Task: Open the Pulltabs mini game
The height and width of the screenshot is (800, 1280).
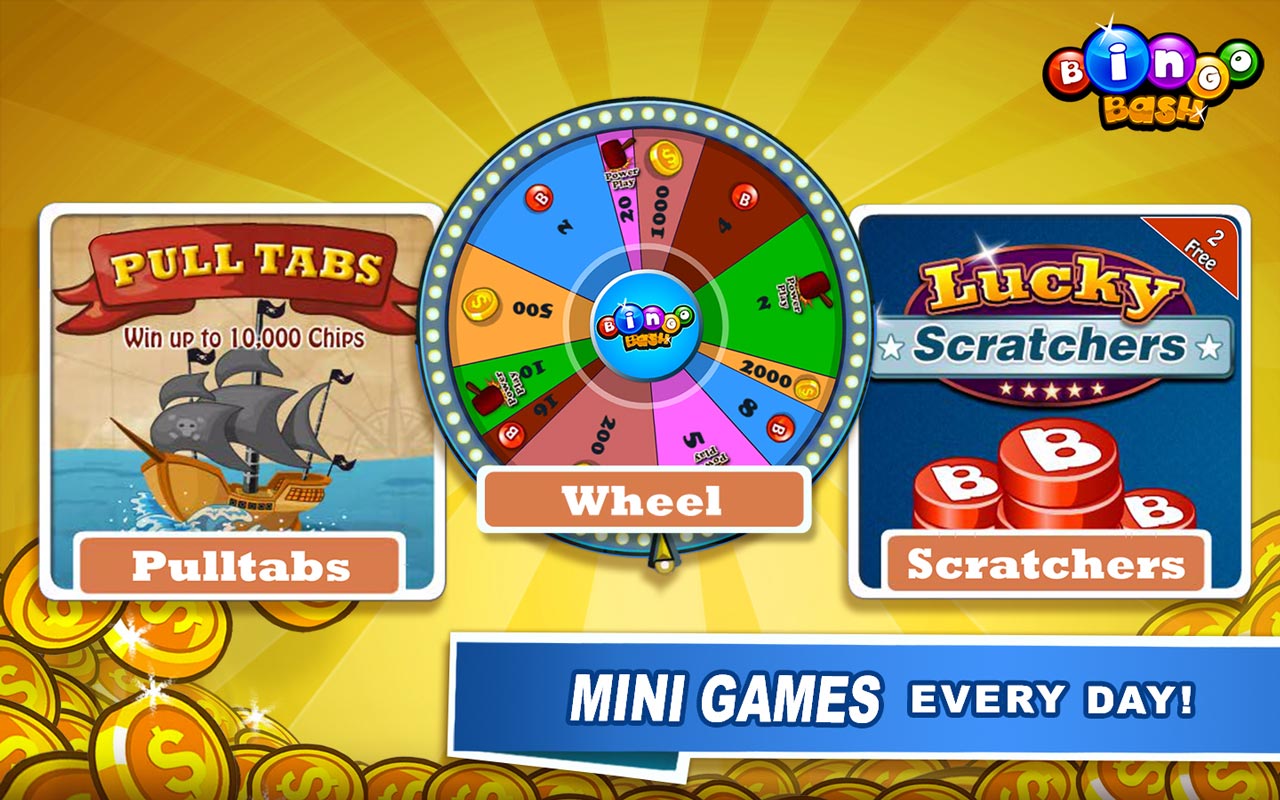Action: 240,567
